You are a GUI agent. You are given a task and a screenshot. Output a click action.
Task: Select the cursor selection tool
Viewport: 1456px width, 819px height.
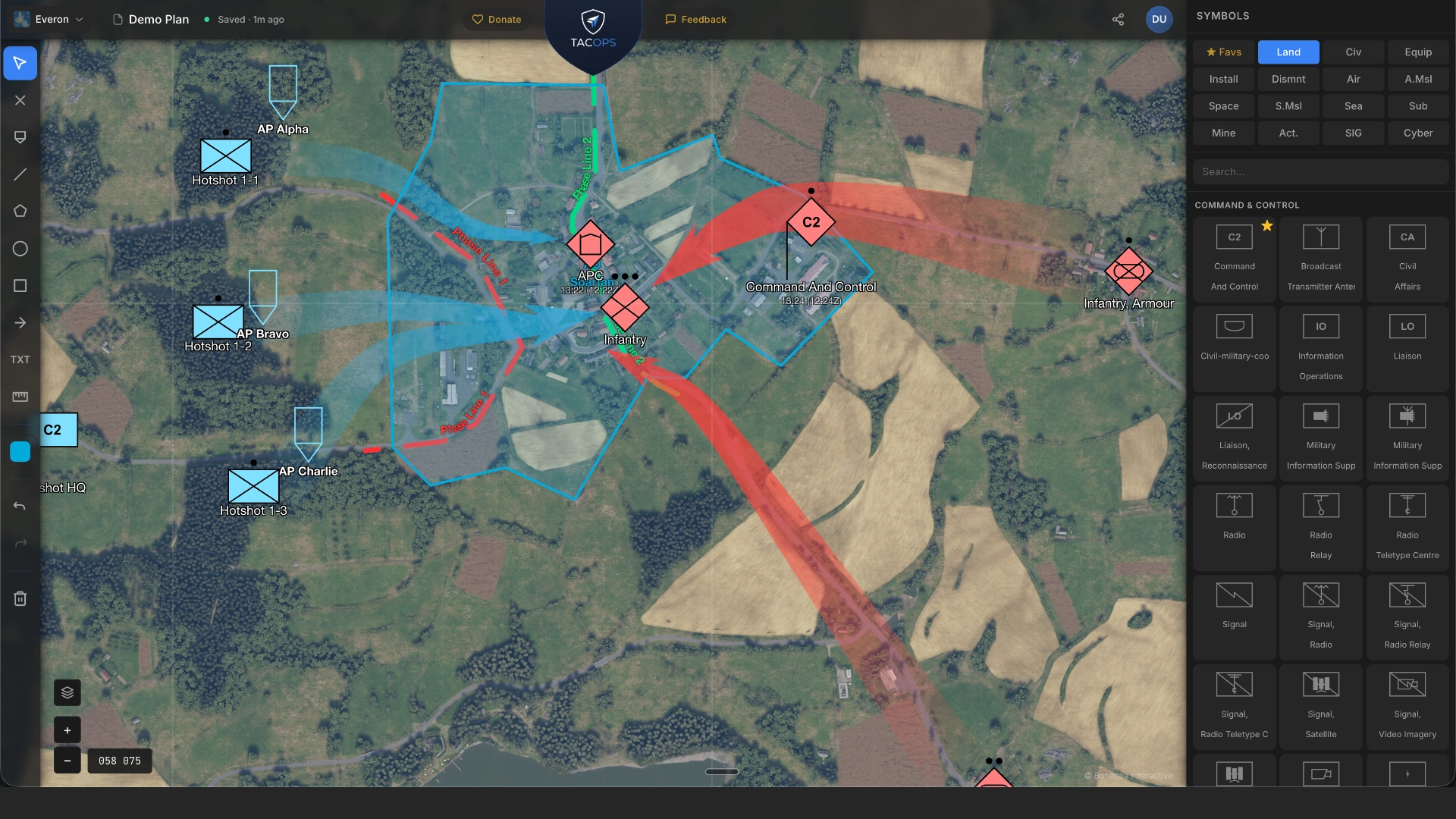[x=19, y=63]
